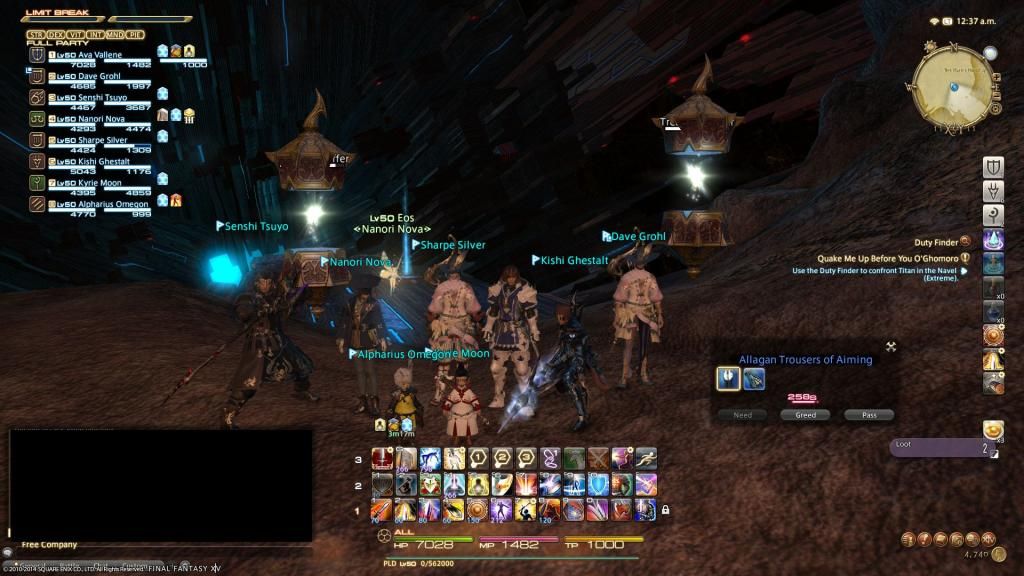Viewport: 1024px width, 576px height.
Task: Use the round shield ability in hotbar 1
Action: [x=478, y=510]
